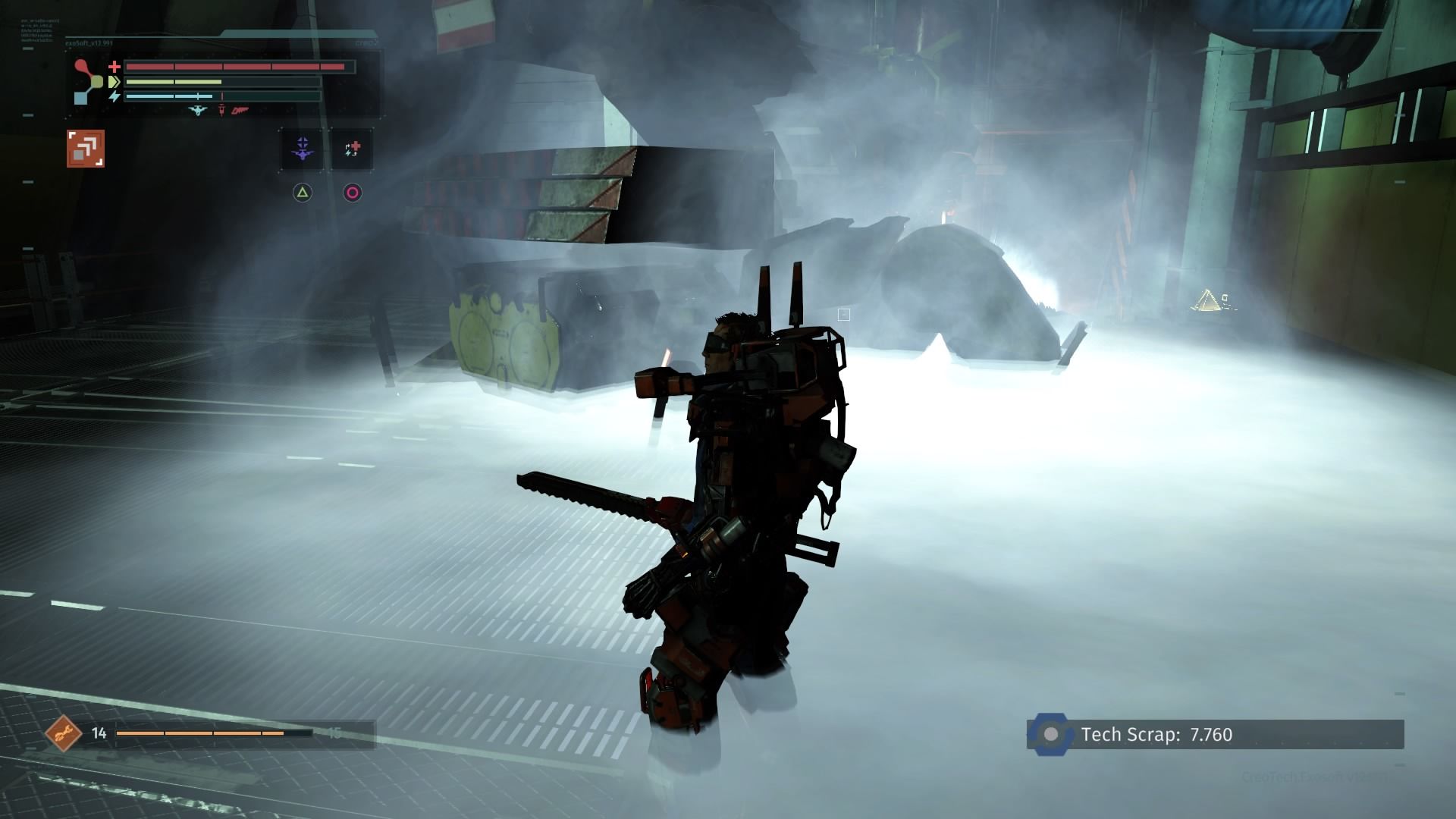The height and width of the screenshot is (819, 1456).
Task: Click the Tech Scrap hexagon icon
Action: pyautogui.click(x=1051, y=734)
